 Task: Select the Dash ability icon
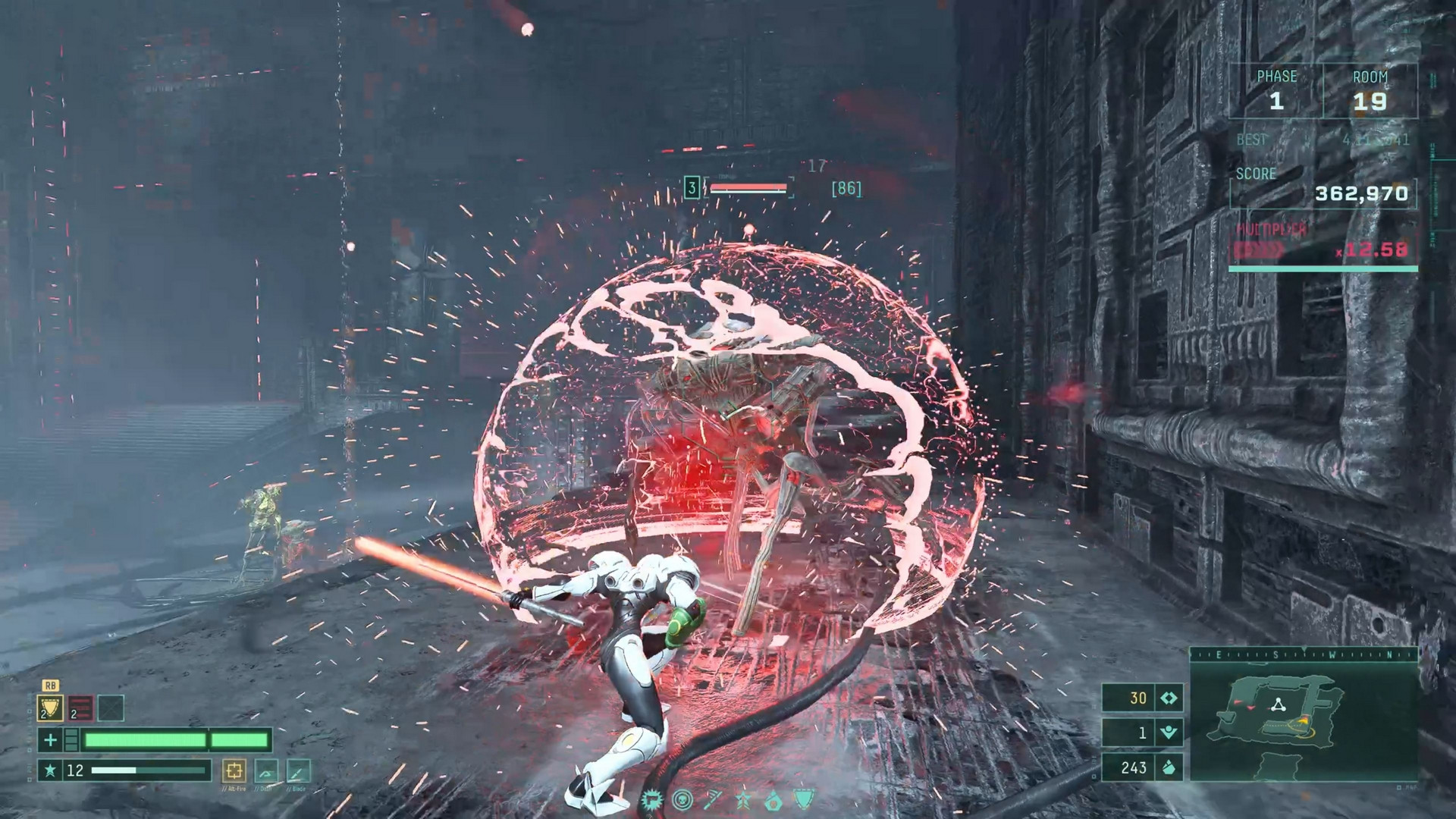pos(267,772)
